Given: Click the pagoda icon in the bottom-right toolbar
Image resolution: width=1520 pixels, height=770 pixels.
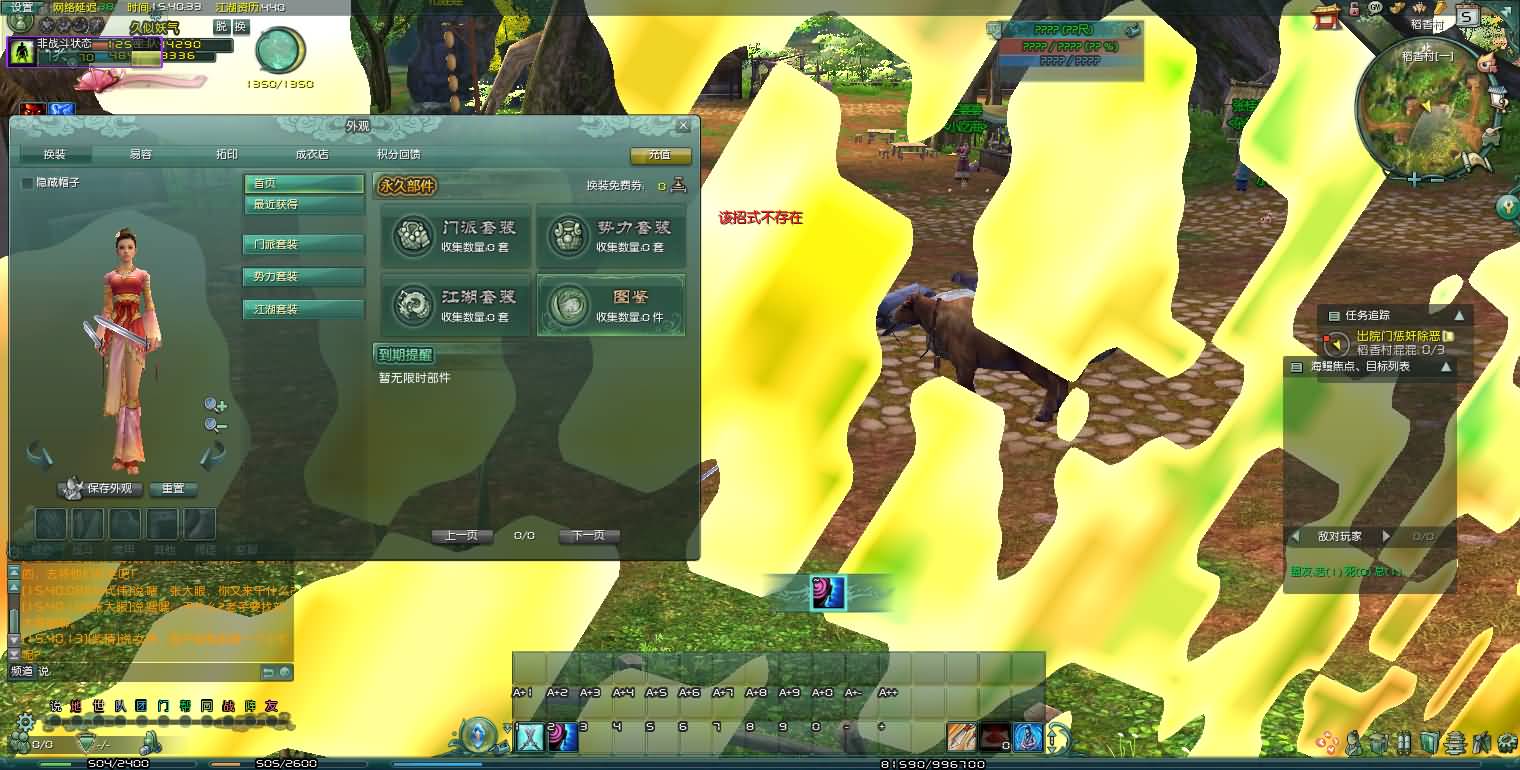Looking at the screenshot, I should 1455,742.
